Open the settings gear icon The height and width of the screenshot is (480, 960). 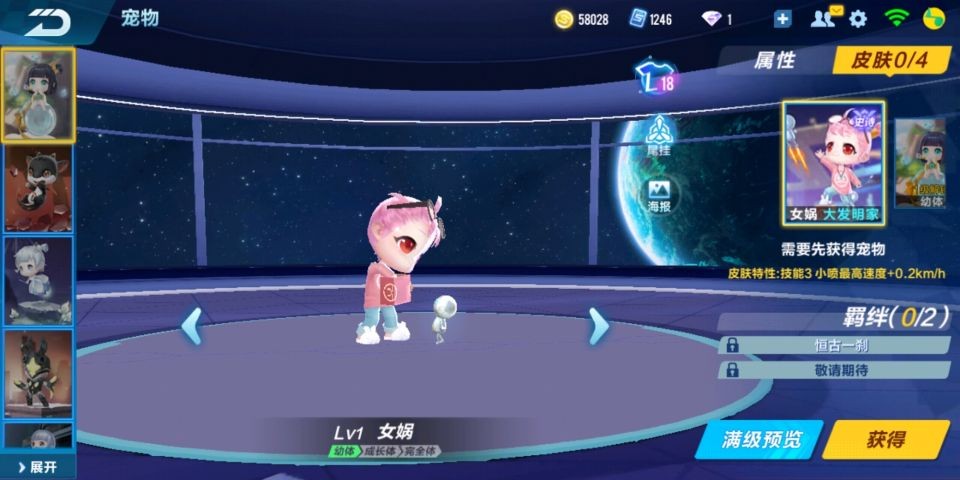(x=858, y=18)
